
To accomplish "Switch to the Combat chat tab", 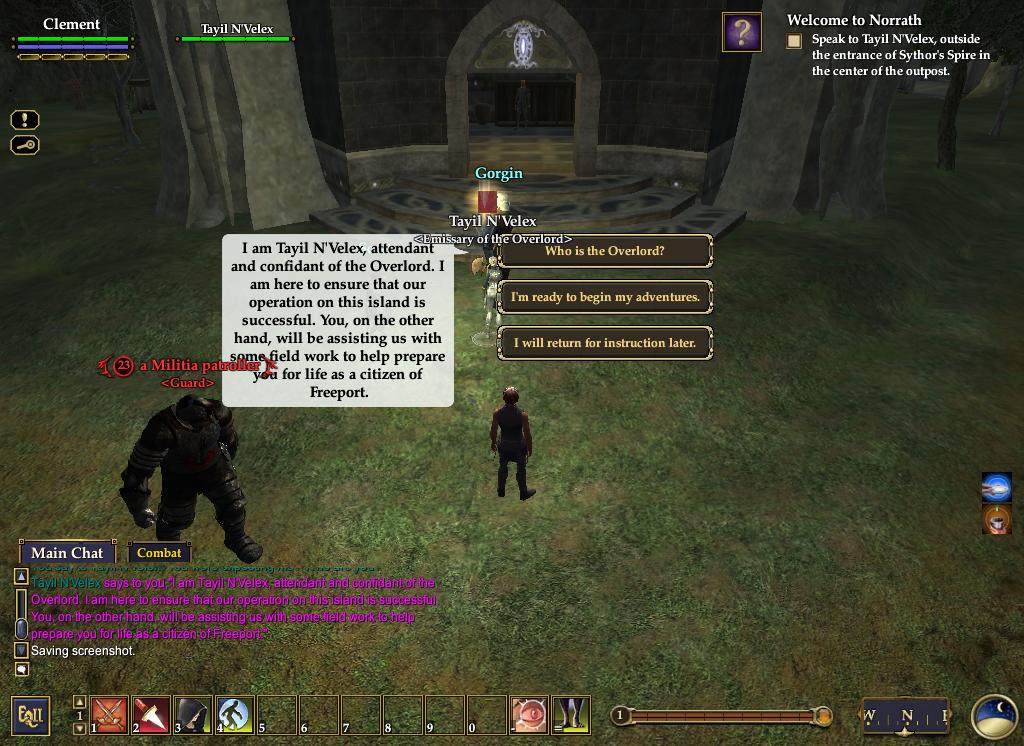I will (159, 553).
